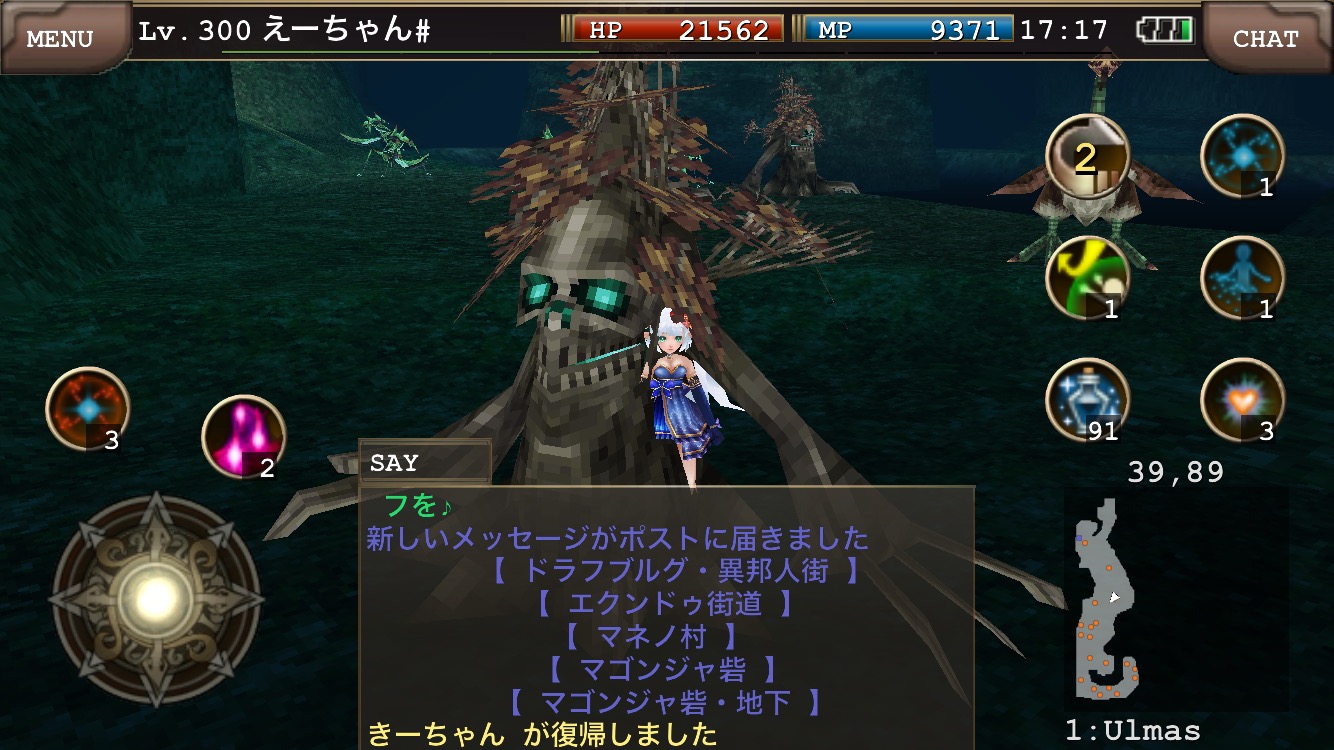This screenshot has height=750, width=1334.
Task: Tap the skill icon showing number 2
Action: [x=1087, y=157]
